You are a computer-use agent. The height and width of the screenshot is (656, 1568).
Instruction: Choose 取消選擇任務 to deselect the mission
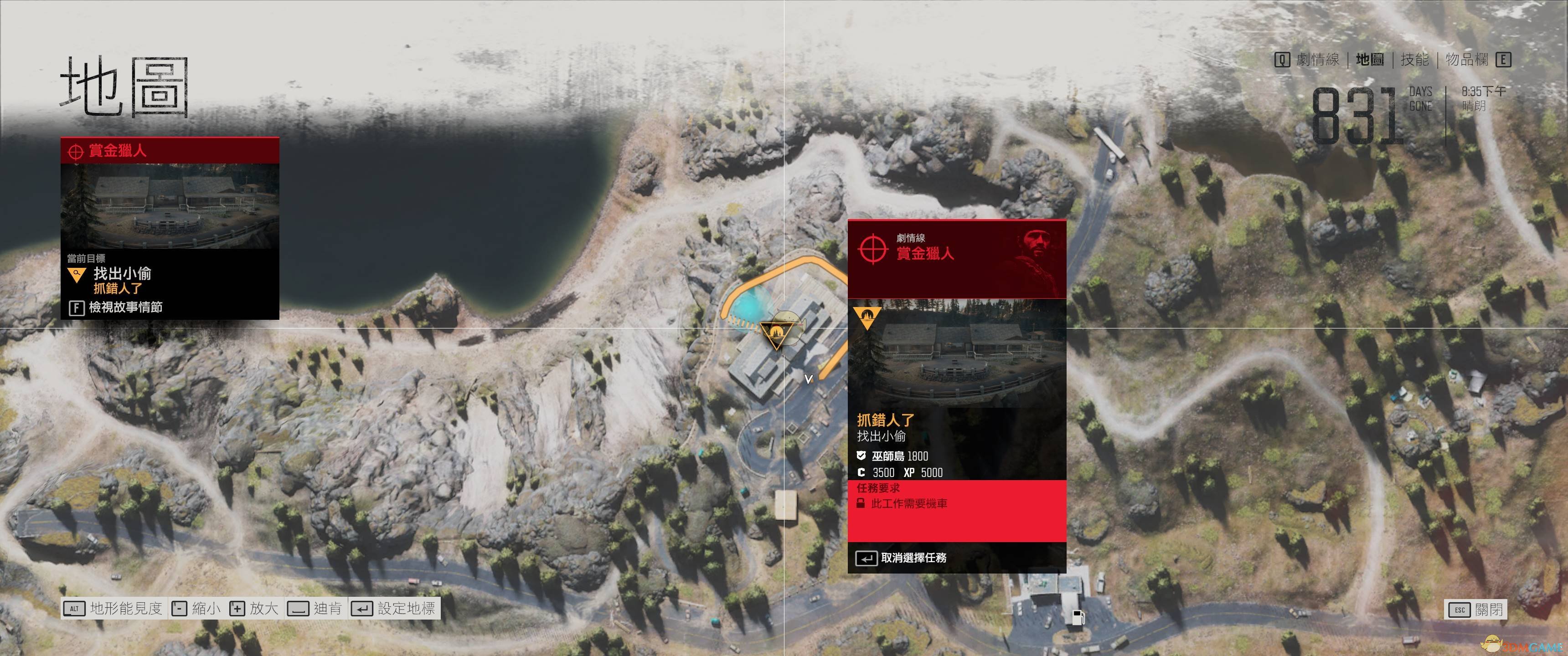coord(902,558)
